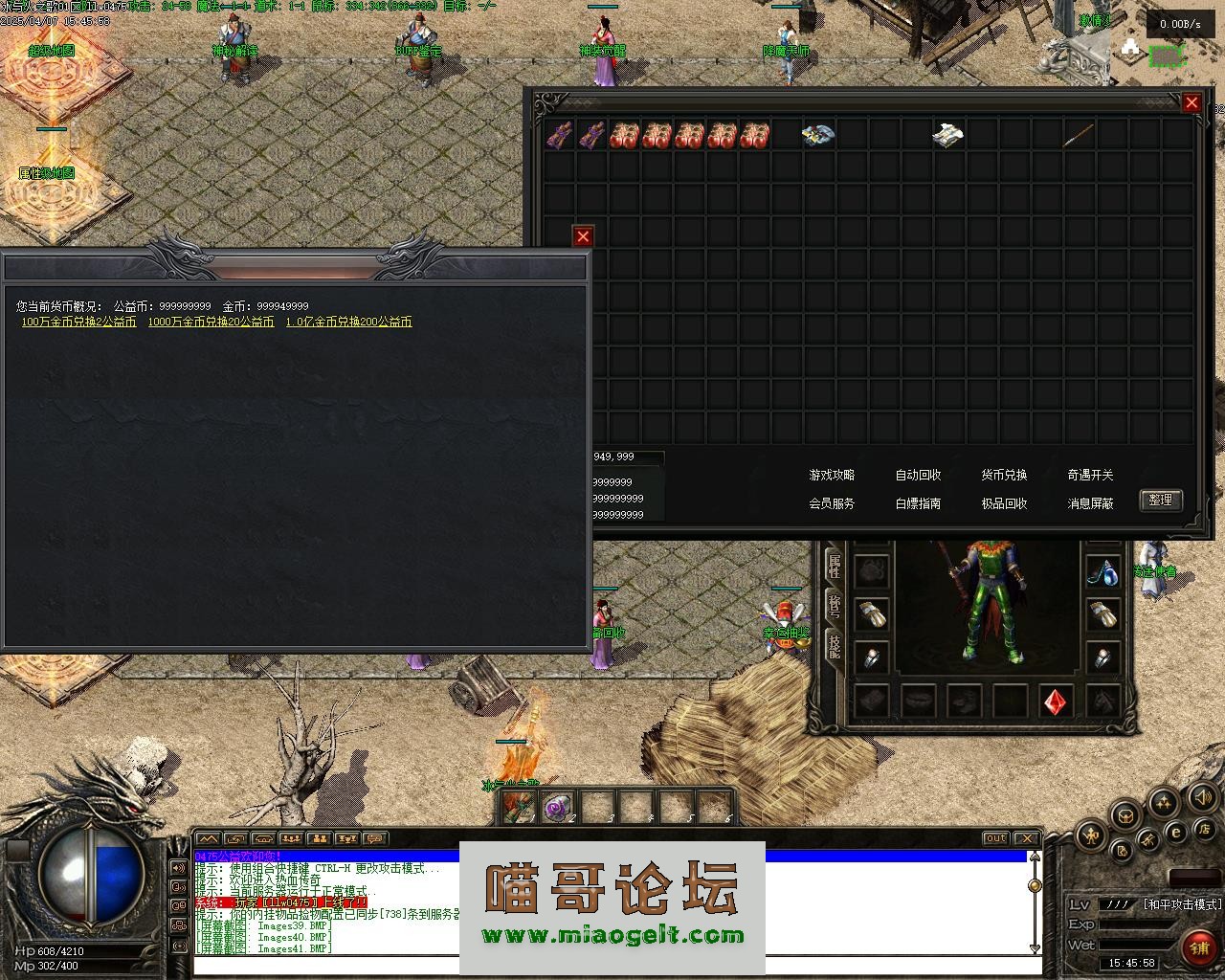
Task: Open the 极品回收 recycling option
Action: point(1004,503)
